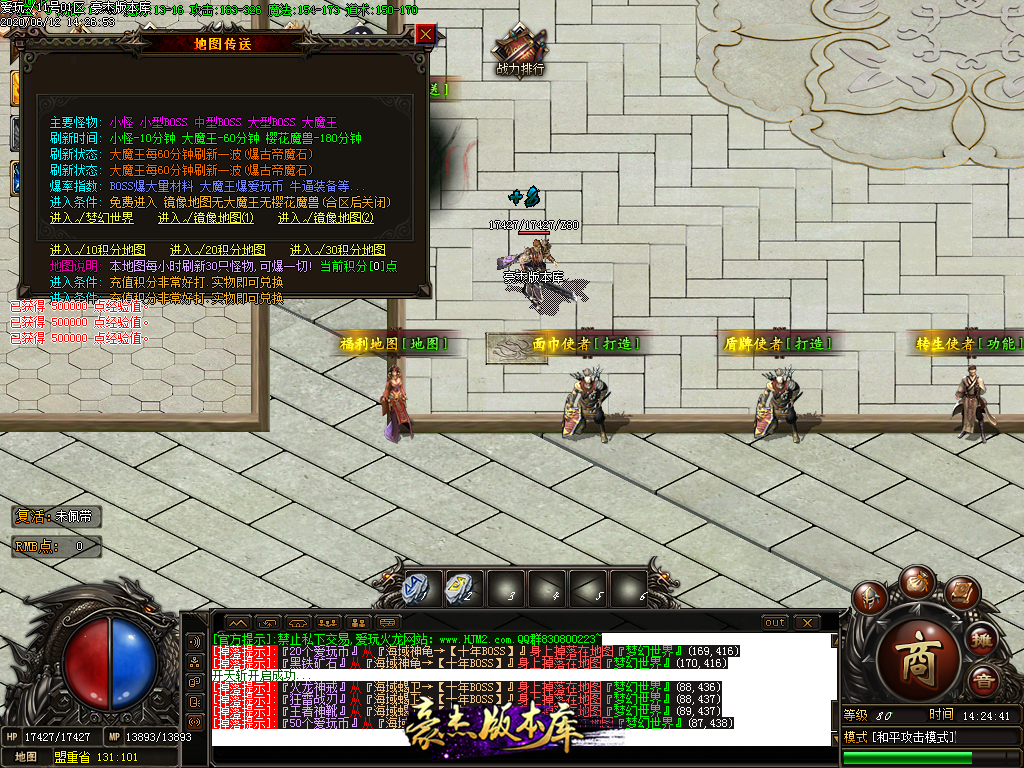This screenshot has width=1024, height=768.
Task: Open the 战力排行 power ranking icon
Action: (520, 50)
